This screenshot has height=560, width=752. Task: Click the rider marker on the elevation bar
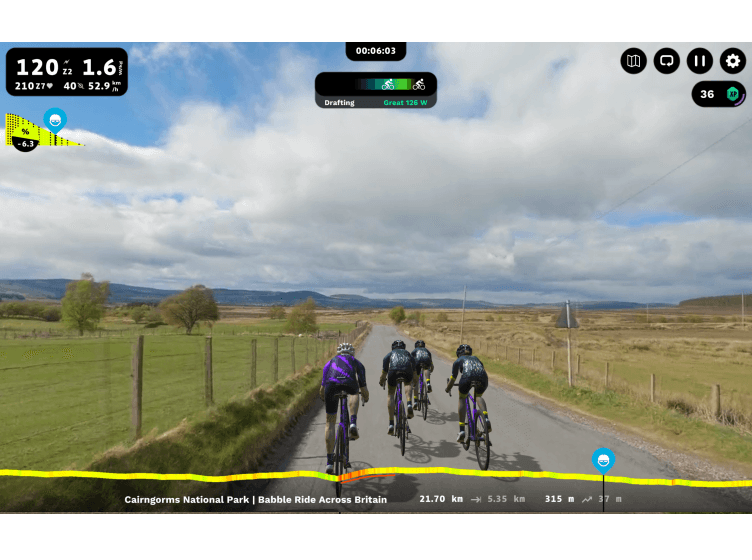(x=603, y=461)
